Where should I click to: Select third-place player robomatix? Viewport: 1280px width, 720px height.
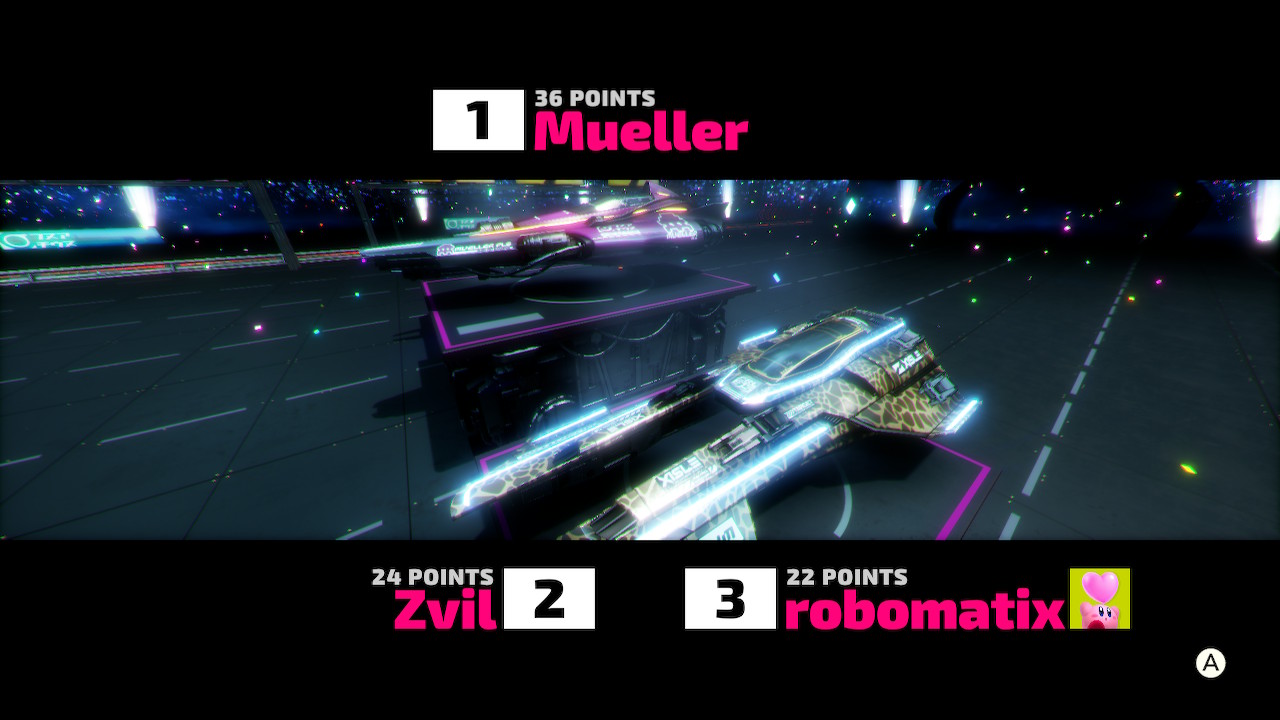(923, 610)
